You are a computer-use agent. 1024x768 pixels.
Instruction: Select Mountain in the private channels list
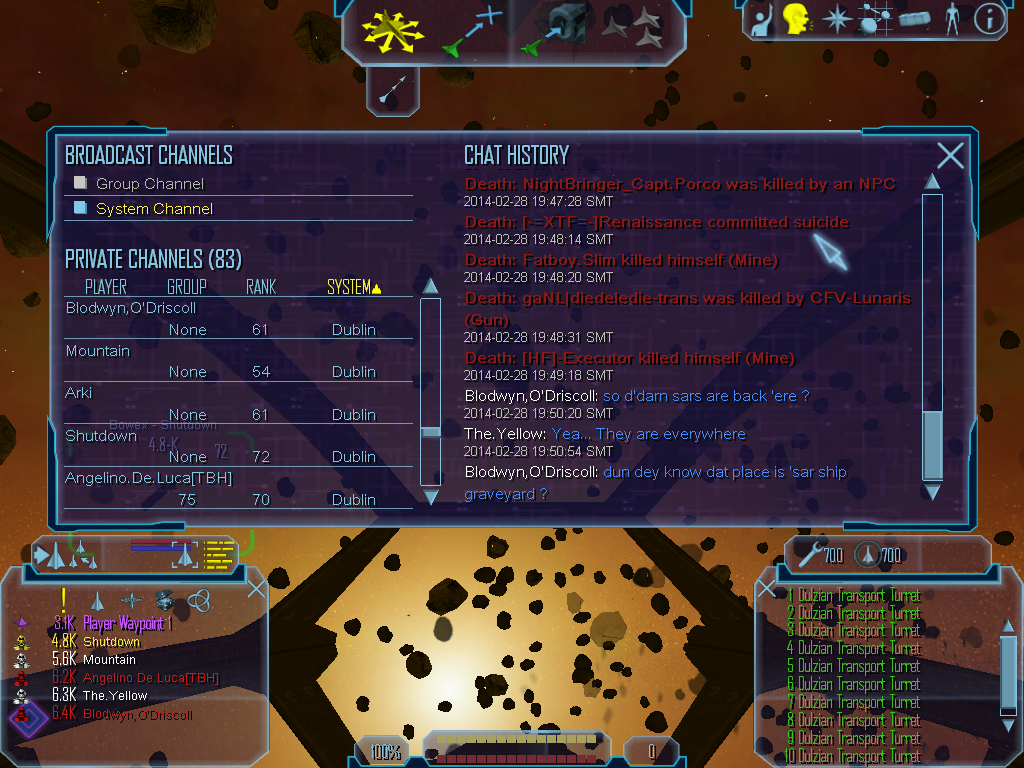point(98,351)
